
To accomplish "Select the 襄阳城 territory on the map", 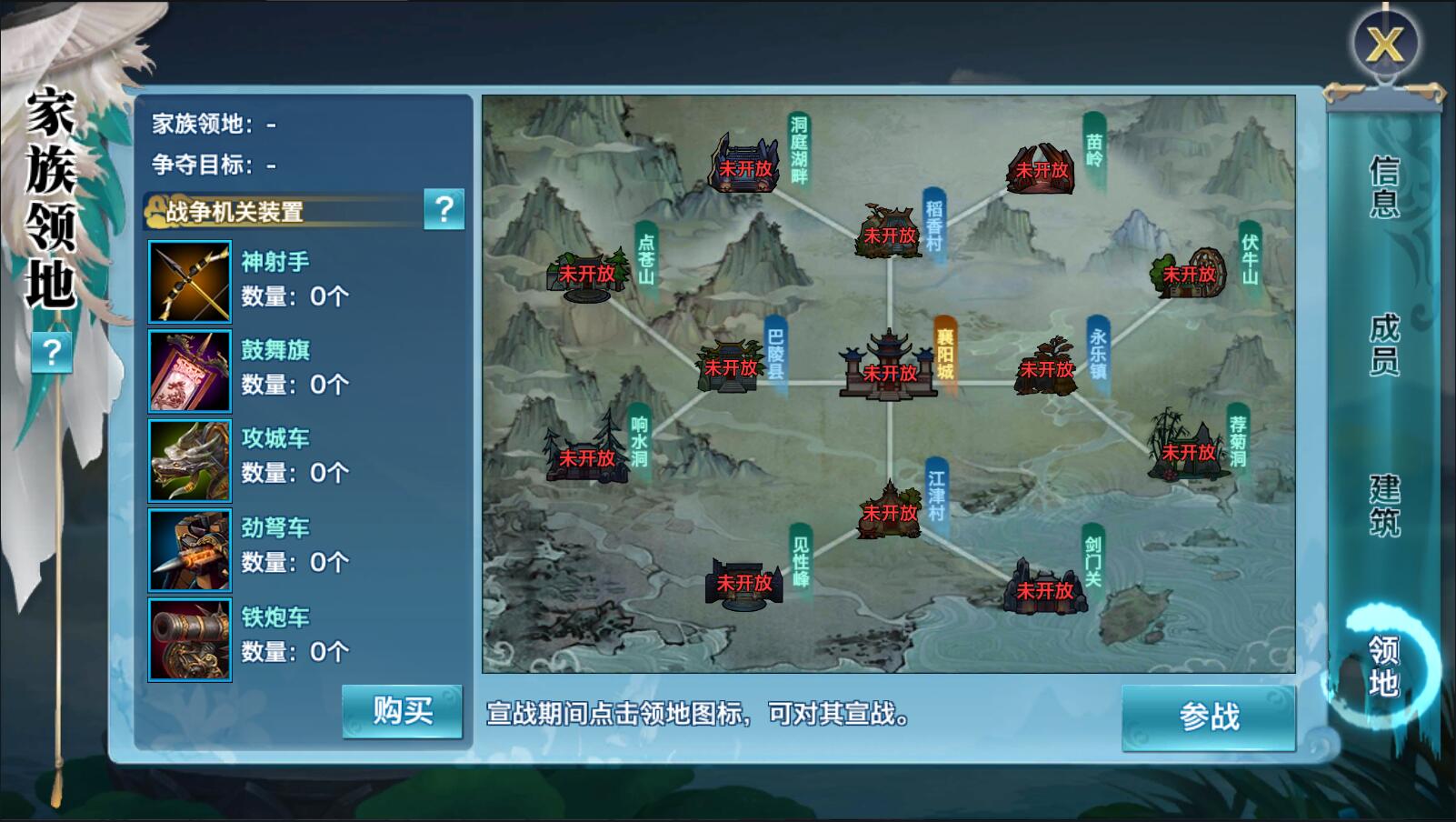I will coord(888,366).
